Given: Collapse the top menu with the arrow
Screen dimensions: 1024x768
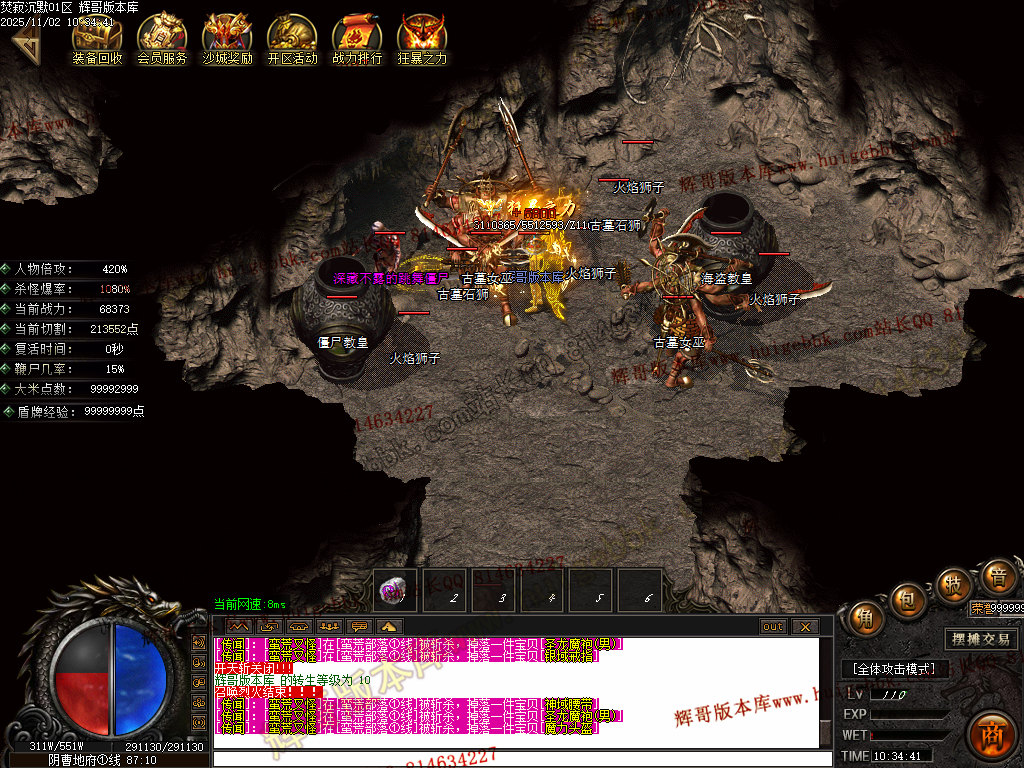Looking at the screenshot, I should [x=24, y=40].
